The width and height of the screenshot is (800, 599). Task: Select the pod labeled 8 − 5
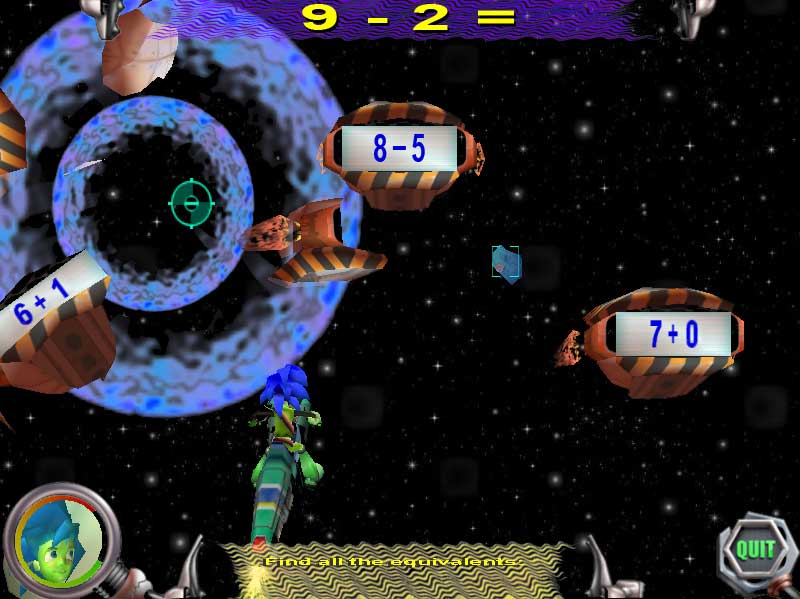point(400,150)
